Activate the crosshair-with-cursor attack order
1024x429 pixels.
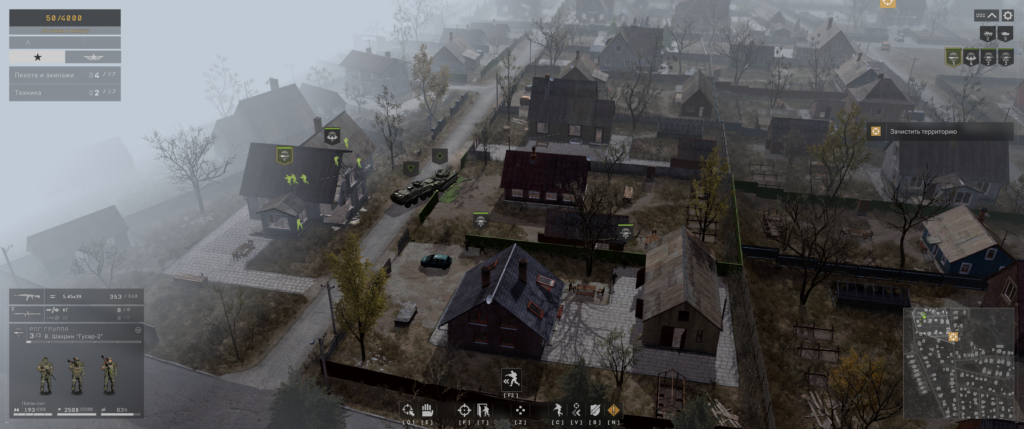coord(407,410)
